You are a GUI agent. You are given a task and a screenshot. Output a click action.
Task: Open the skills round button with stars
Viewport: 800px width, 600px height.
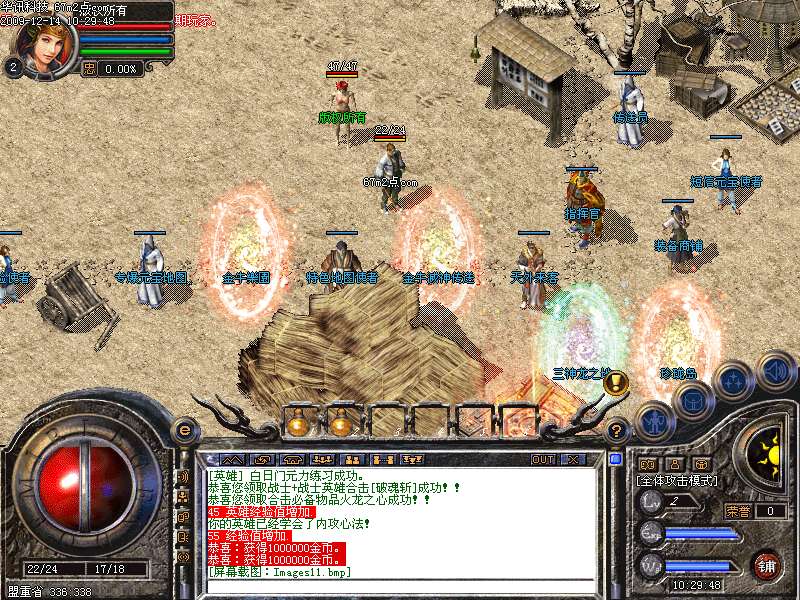[733, 382]
